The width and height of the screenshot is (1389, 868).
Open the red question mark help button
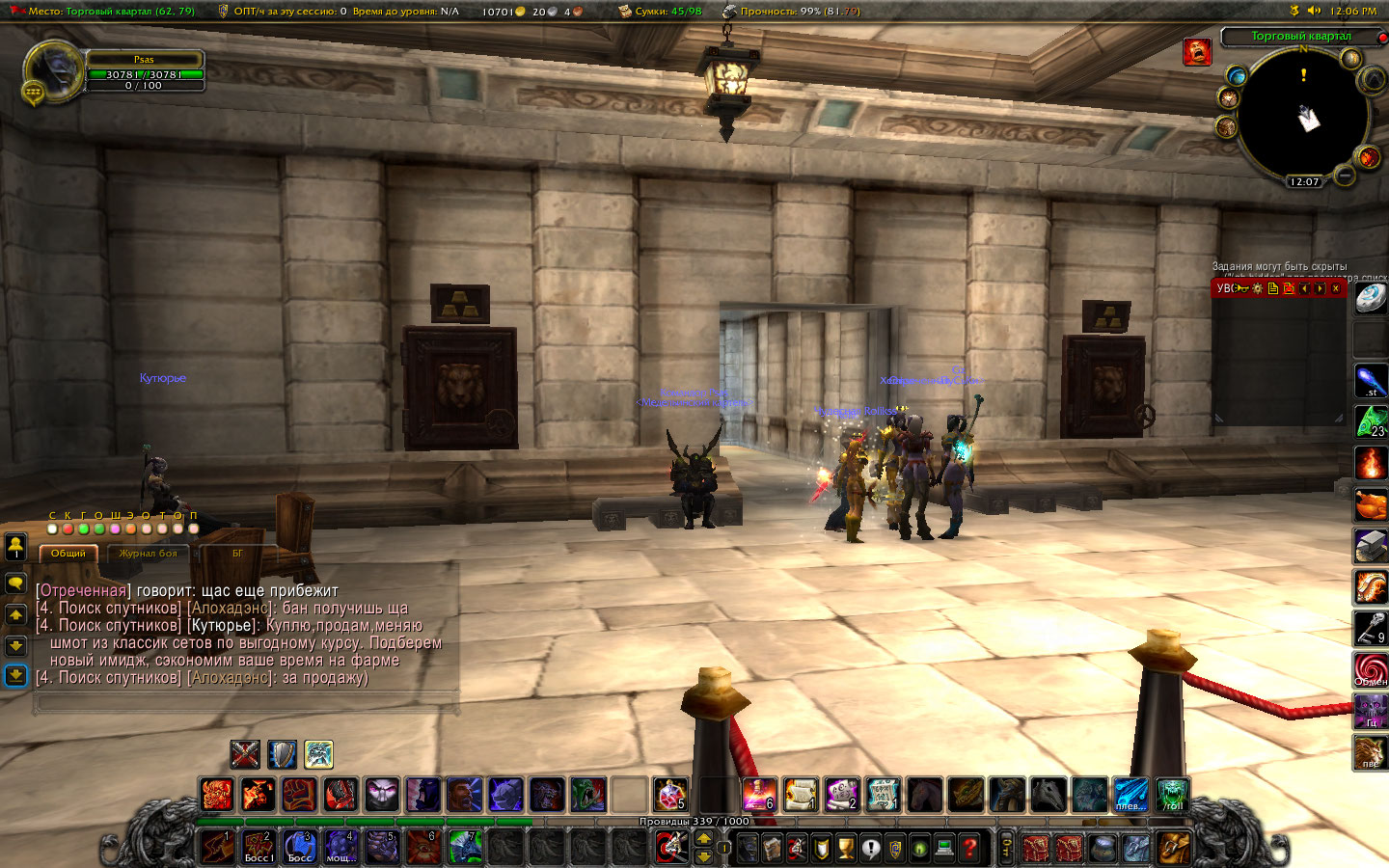click(969, 848)
